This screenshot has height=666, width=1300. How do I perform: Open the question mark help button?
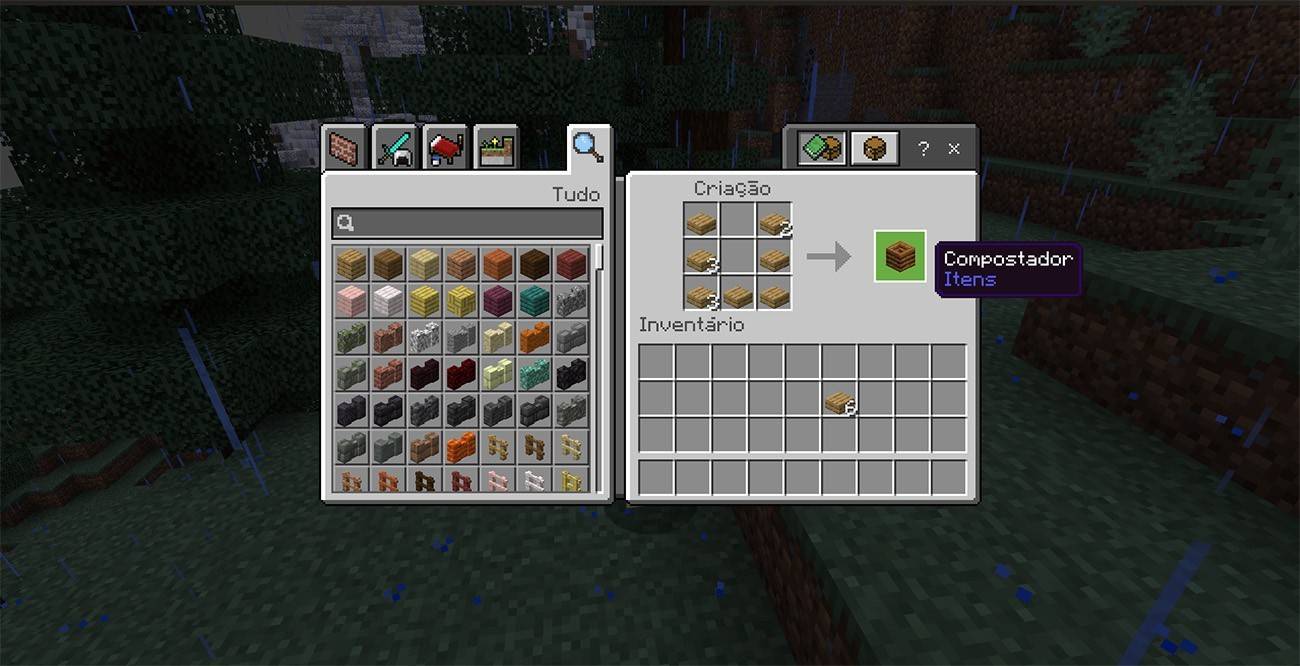tap(922, 148)
